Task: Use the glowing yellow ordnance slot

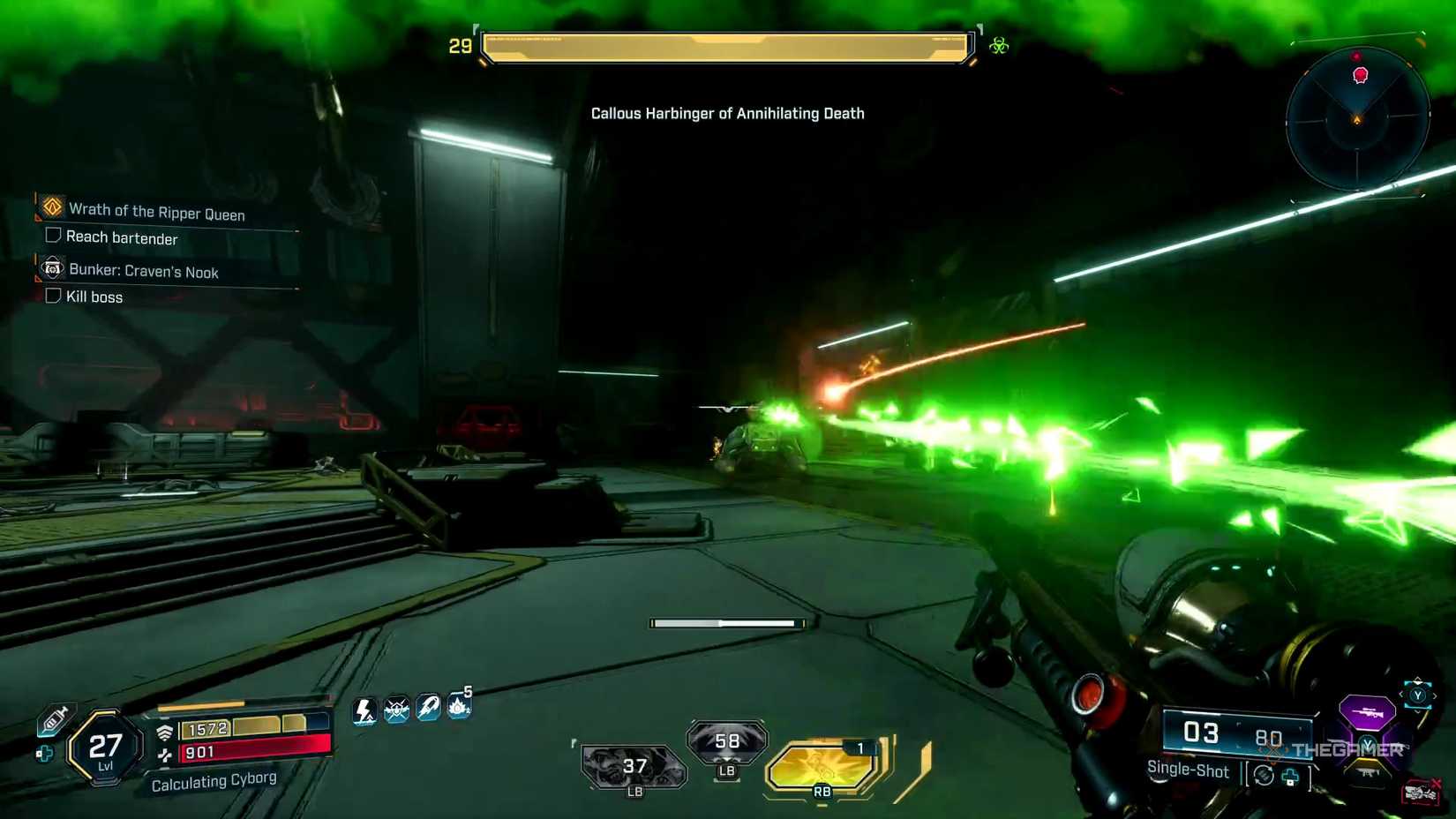Action: (822, 766)
